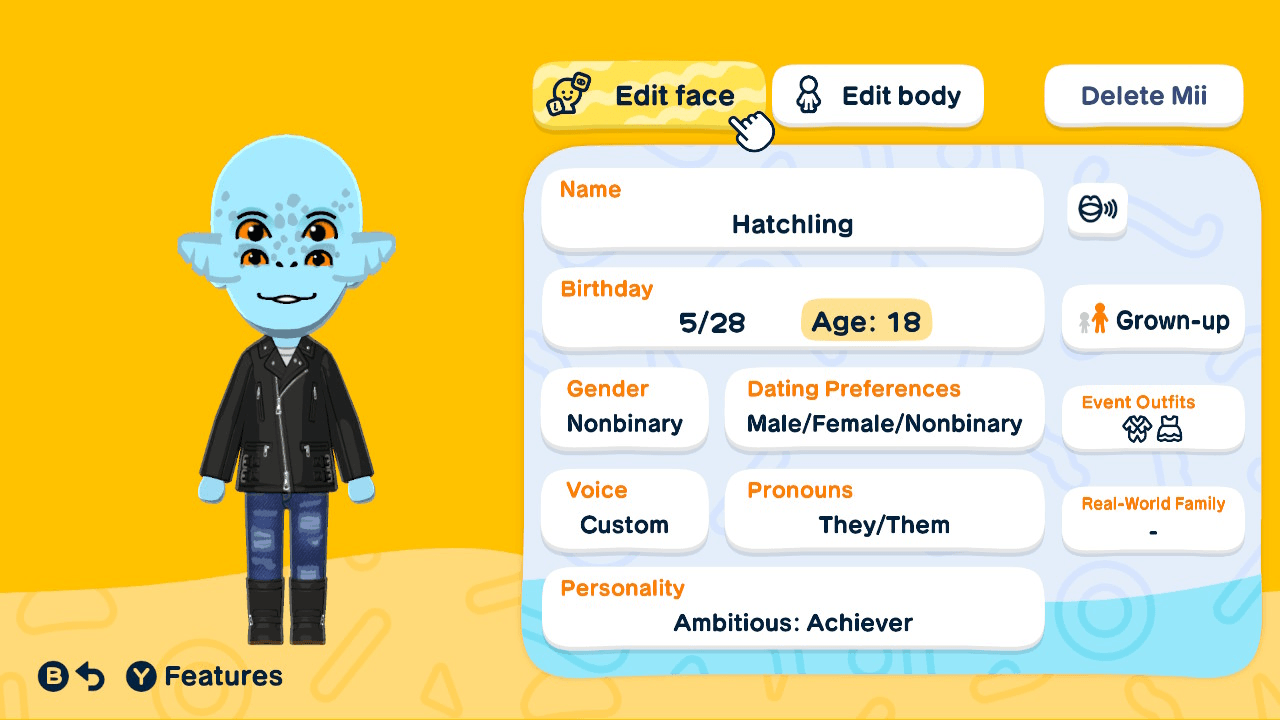The height and width of the screenshot is (720, 1280).
Task: Click the smiling face icon on Edit face
Action: pos(568,95)
